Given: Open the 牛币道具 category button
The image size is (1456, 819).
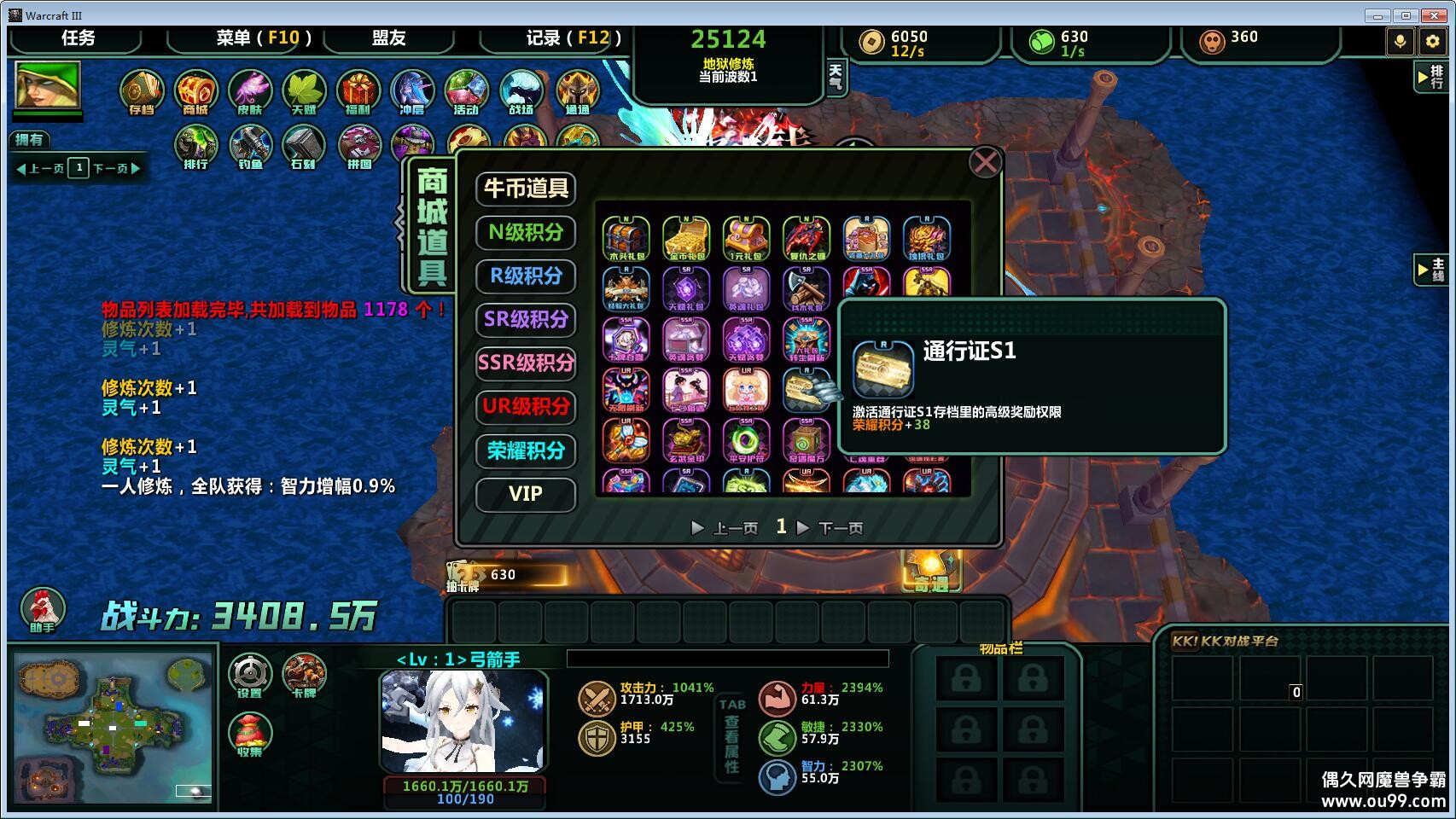Looking at the screenshot, I should pyautogui.click(x=526, y=189).
